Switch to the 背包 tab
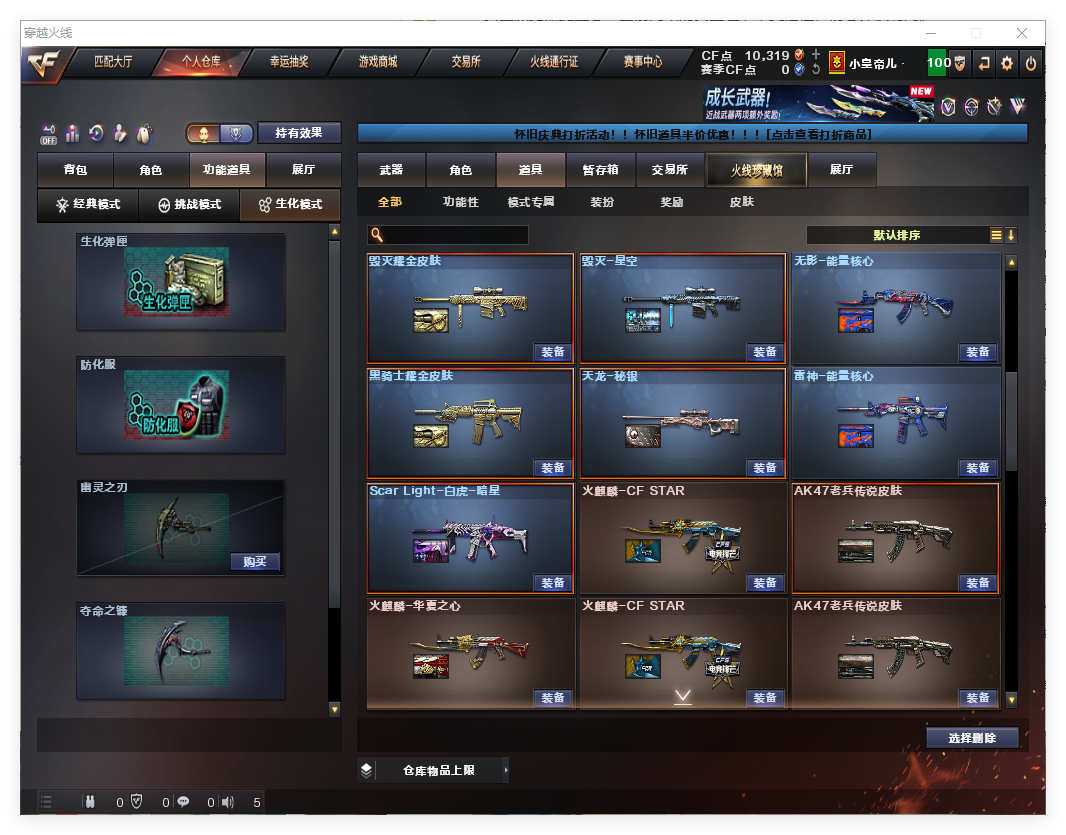The width and height of the screenshot is (1066, 835). pos(75,170)
